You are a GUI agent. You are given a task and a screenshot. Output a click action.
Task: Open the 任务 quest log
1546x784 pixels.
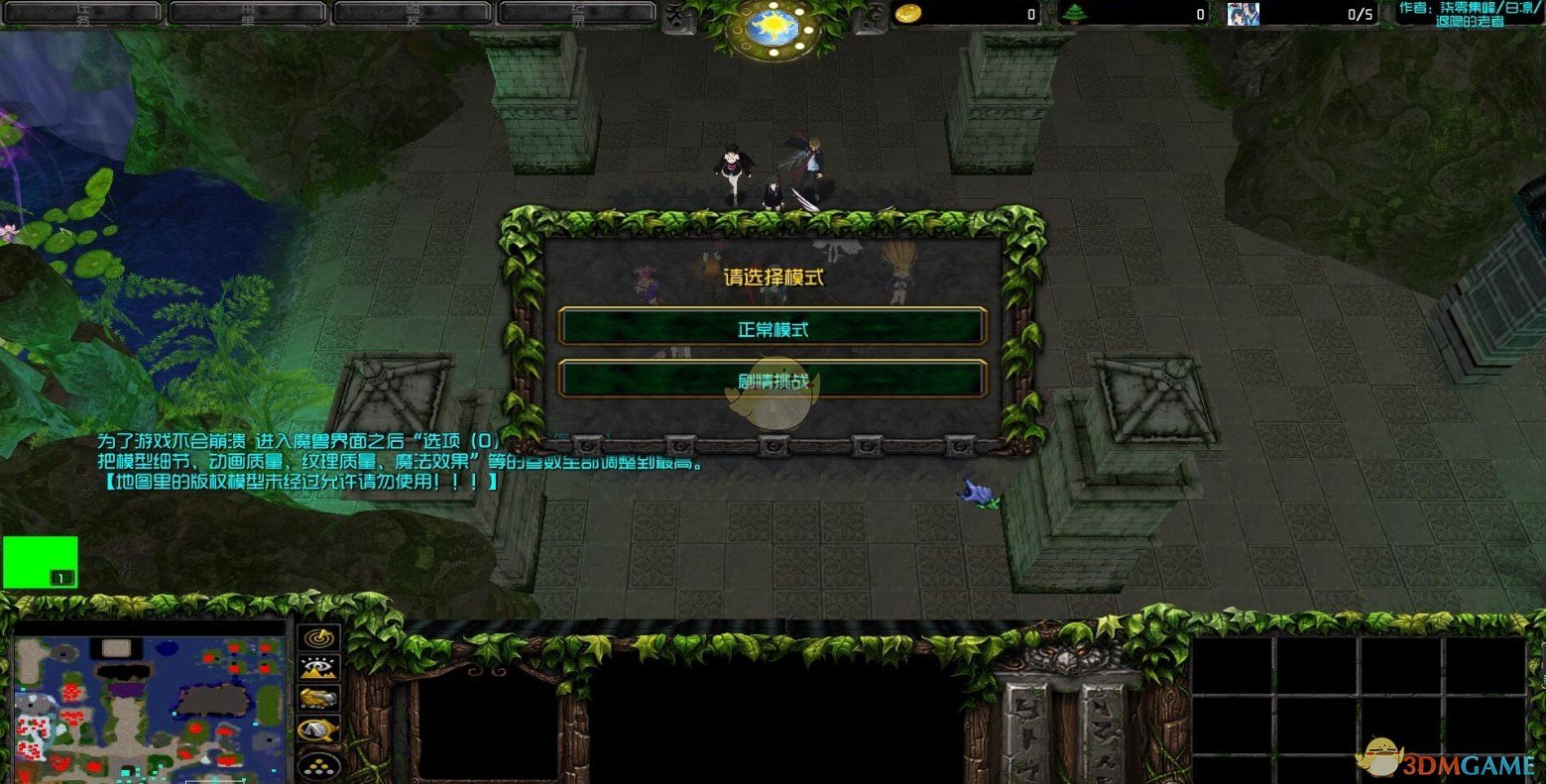click(82, 10)
